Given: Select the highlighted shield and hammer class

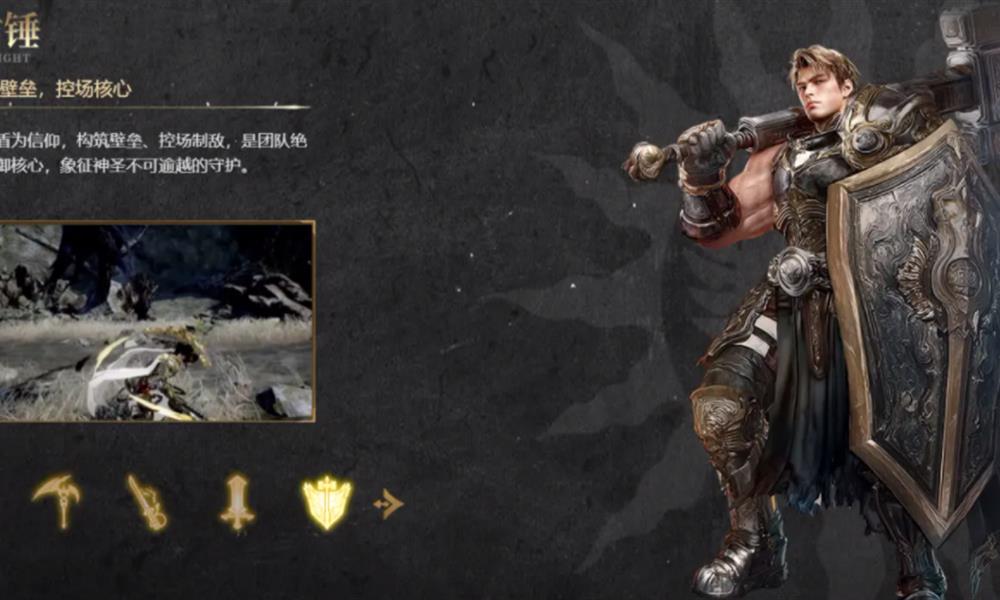Looking at the screenshot, I should click(327, 502).
